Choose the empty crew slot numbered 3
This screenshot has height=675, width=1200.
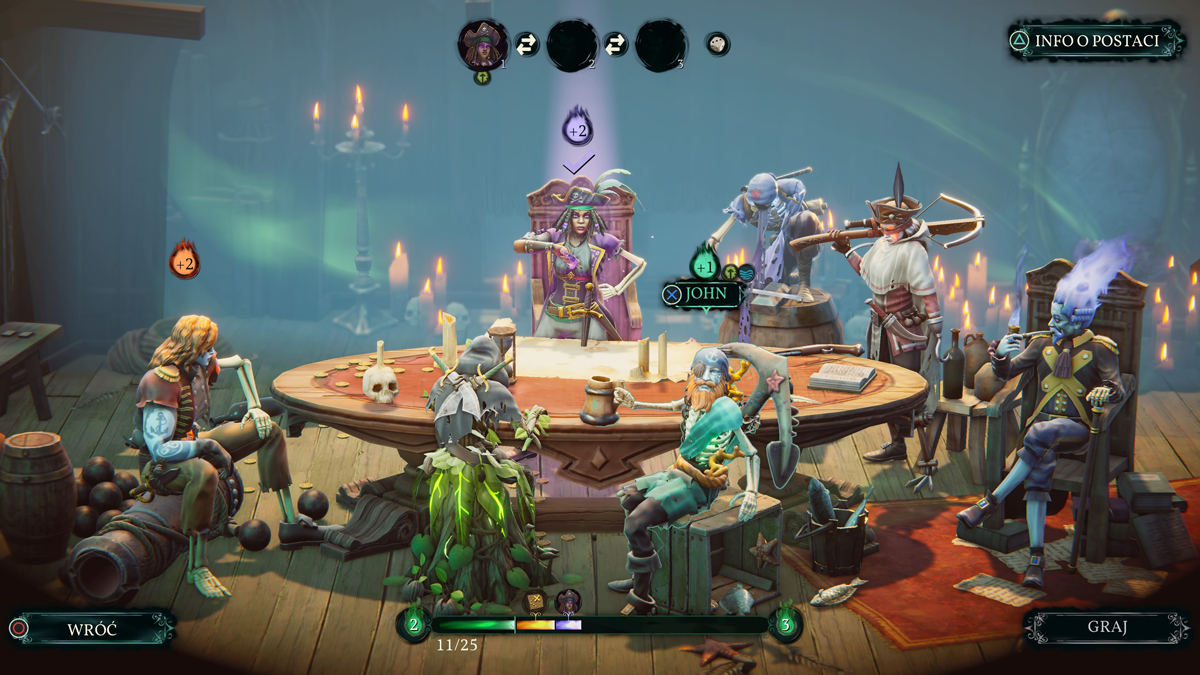tap(660, 45)
